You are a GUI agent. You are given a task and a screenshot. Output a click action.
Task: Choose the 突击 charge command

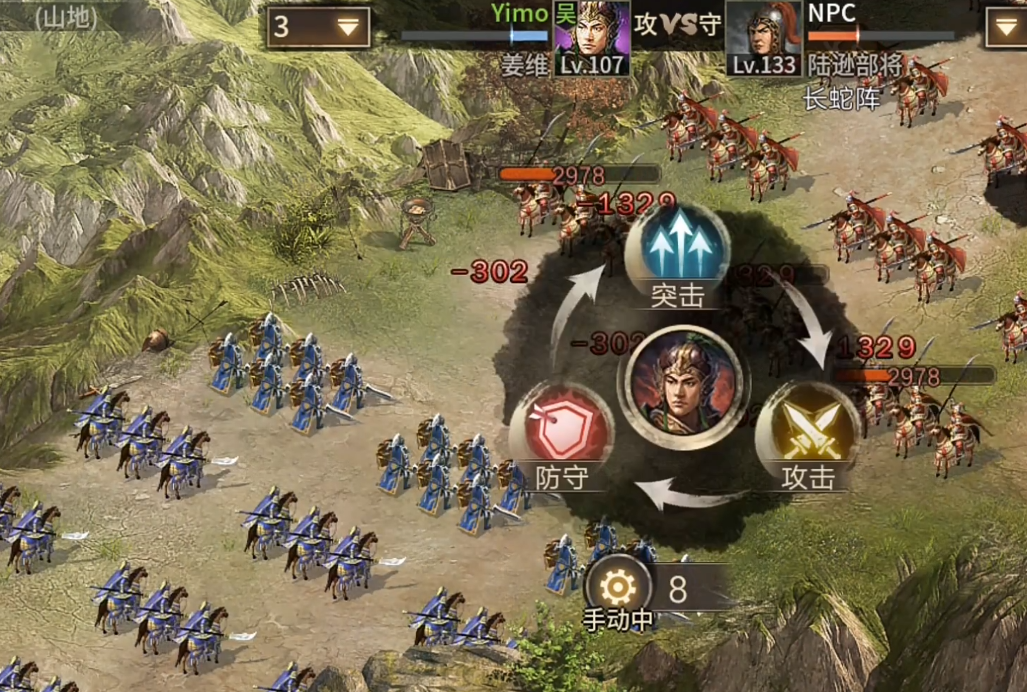[x=677, y=248]
